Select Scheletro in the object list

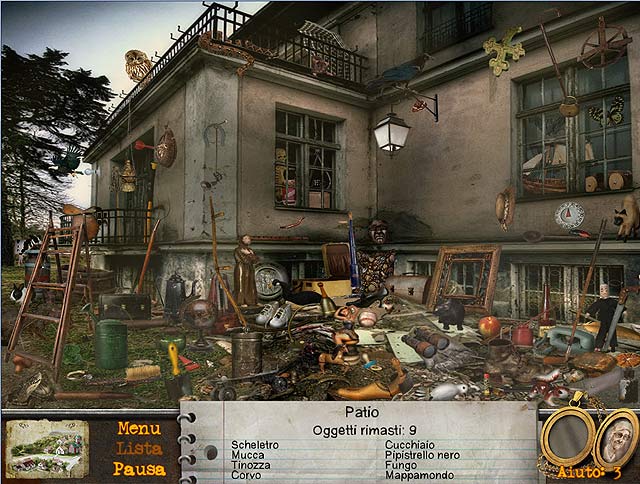tap(255, 444)
